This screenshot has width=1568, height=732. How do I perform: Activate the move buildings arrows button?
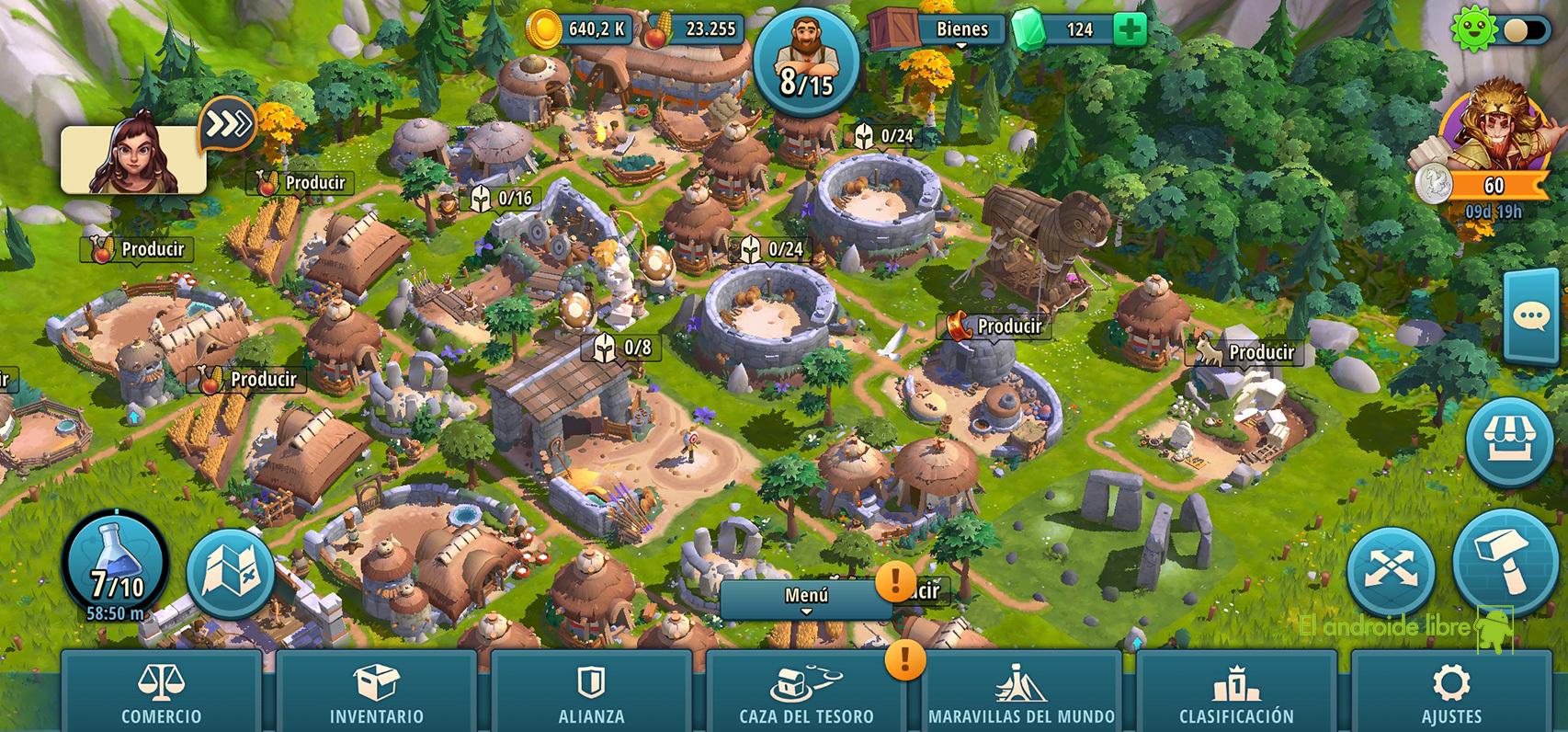pyautogui.click(x=1391, y=571)
